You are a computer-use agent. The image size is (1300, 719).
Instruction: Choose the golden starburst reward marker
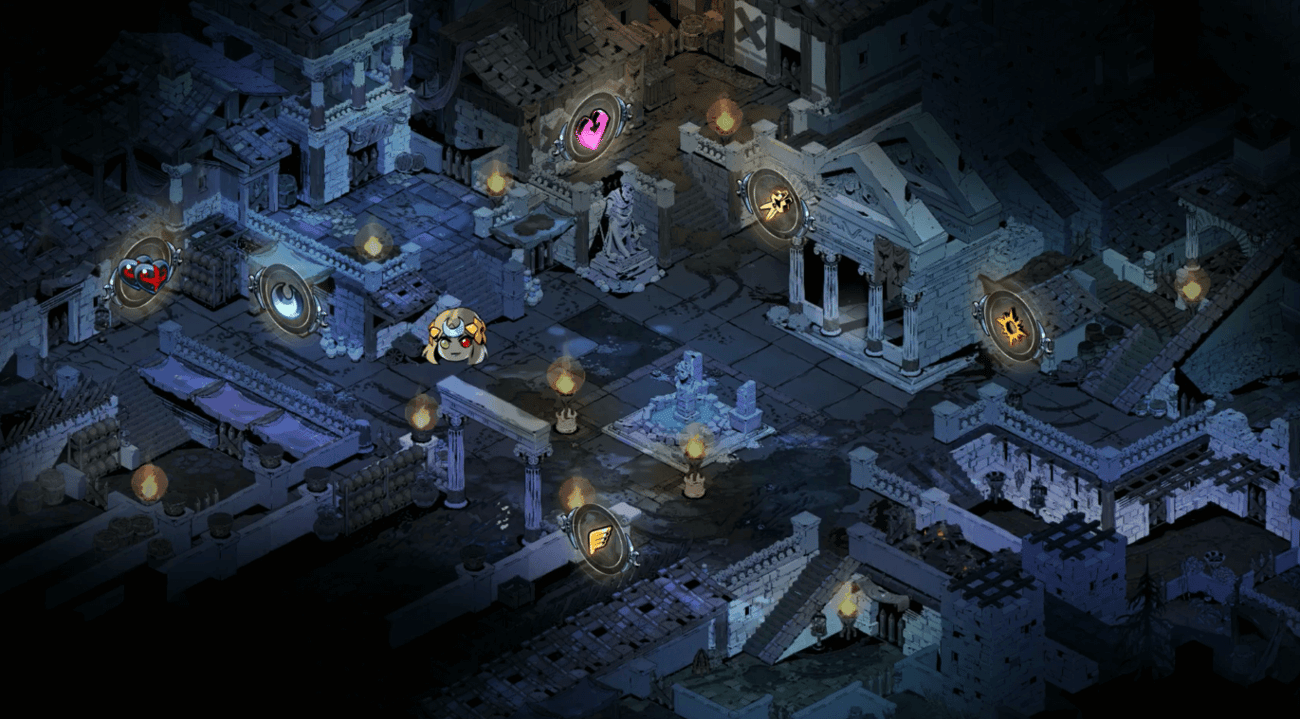coord(1012,326)
